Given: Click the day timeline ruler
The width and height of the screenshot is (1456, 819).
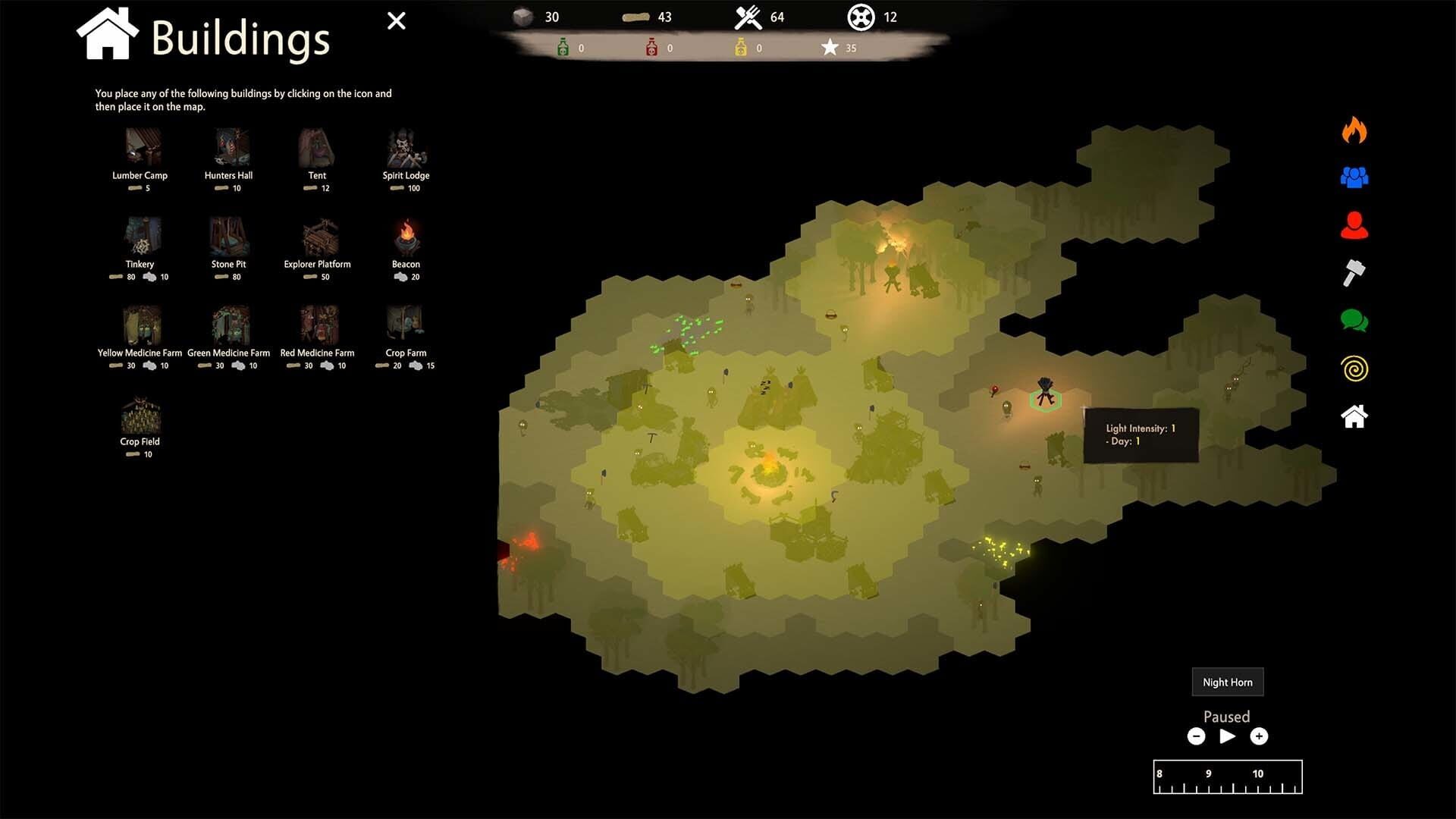Looking at the screenshot, I should pyautogui.click(x=1227, y=777).
